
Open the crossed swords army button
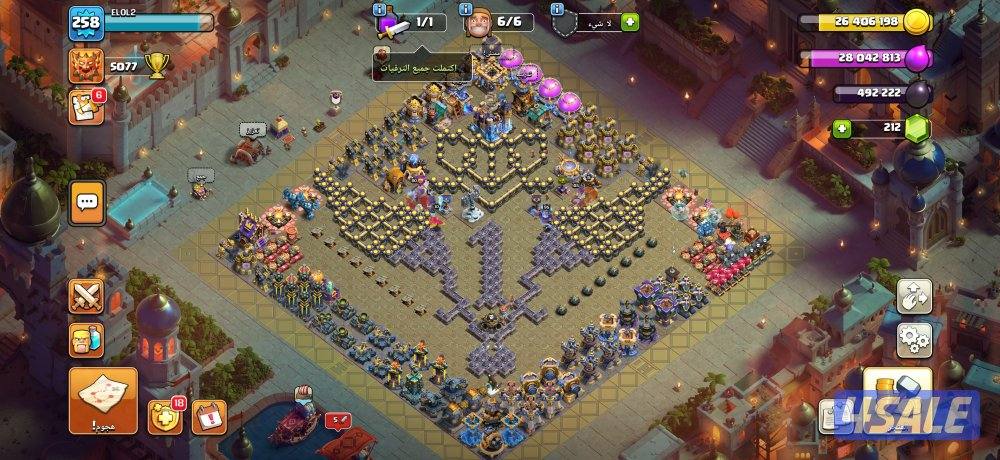[86, 296]
